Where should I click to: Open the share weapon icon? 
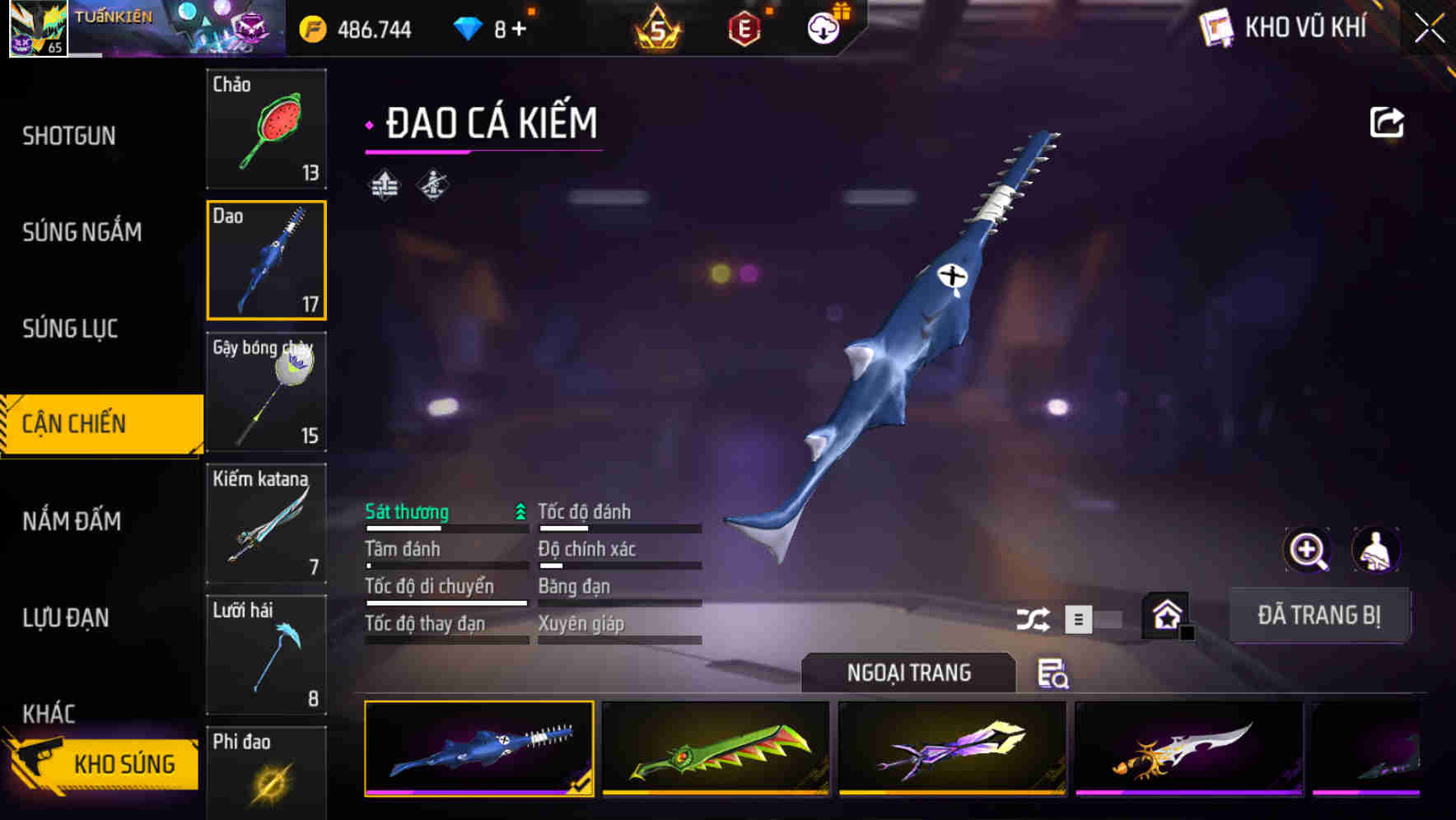[1387, 121]
